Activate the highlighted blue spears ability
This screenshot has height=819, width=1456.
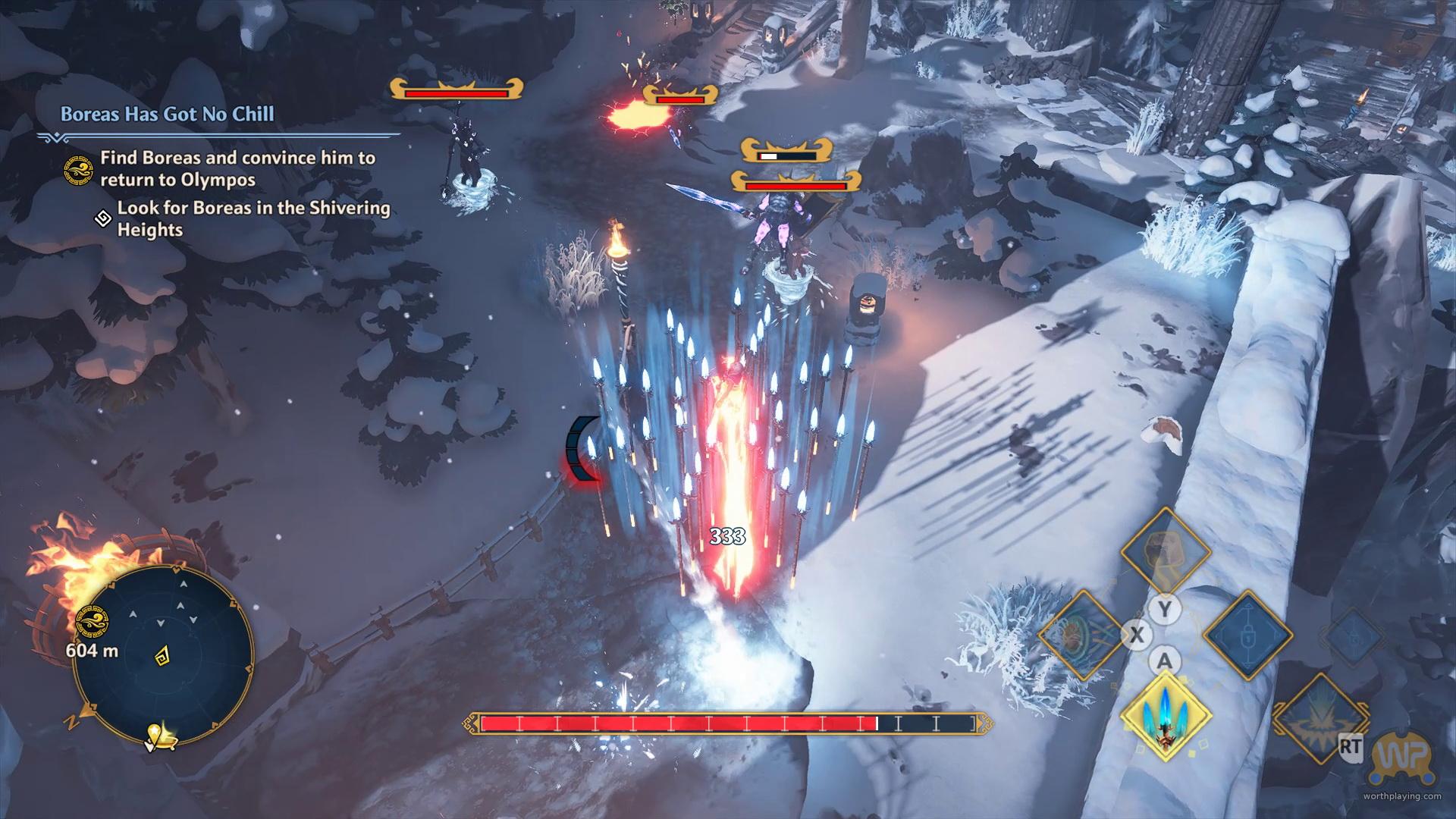click(x=1166, y=716)
